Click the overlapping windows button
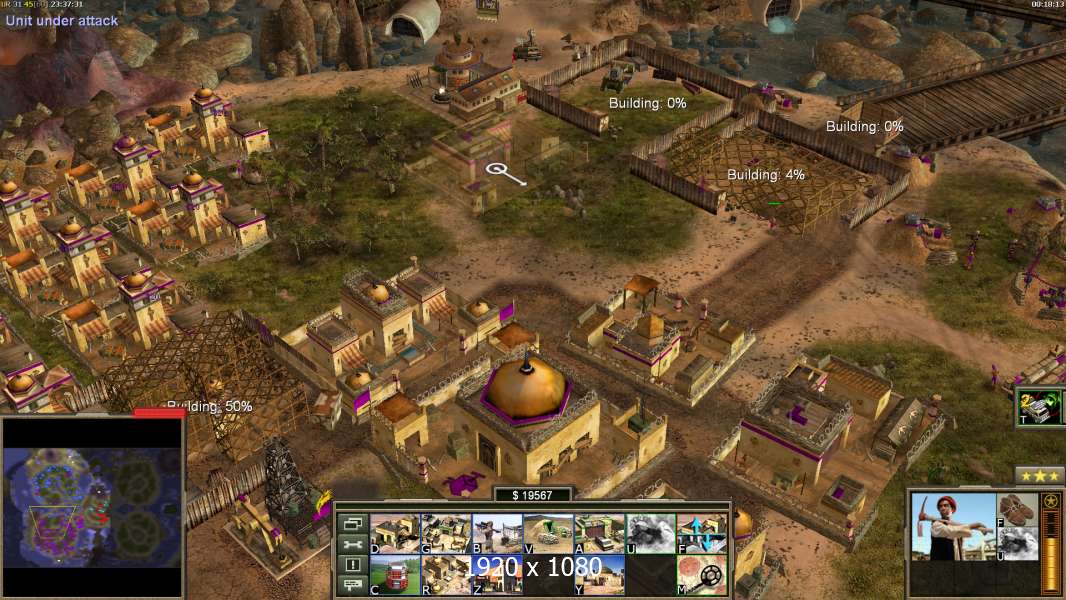Screen dimensions: 1066x600 click(x=352, y=524)
